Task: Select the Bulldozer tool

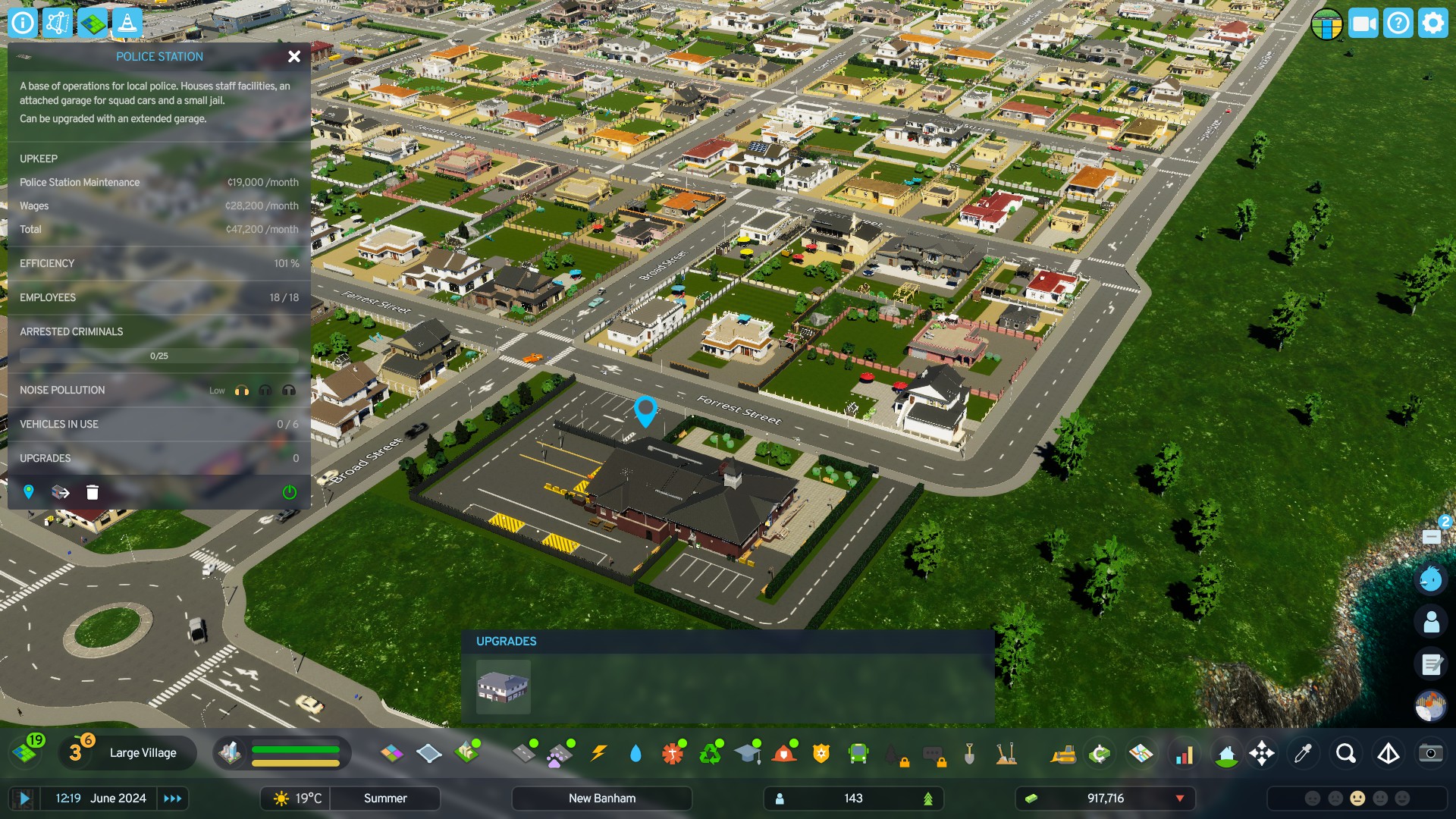Action: click(1065, 753)
